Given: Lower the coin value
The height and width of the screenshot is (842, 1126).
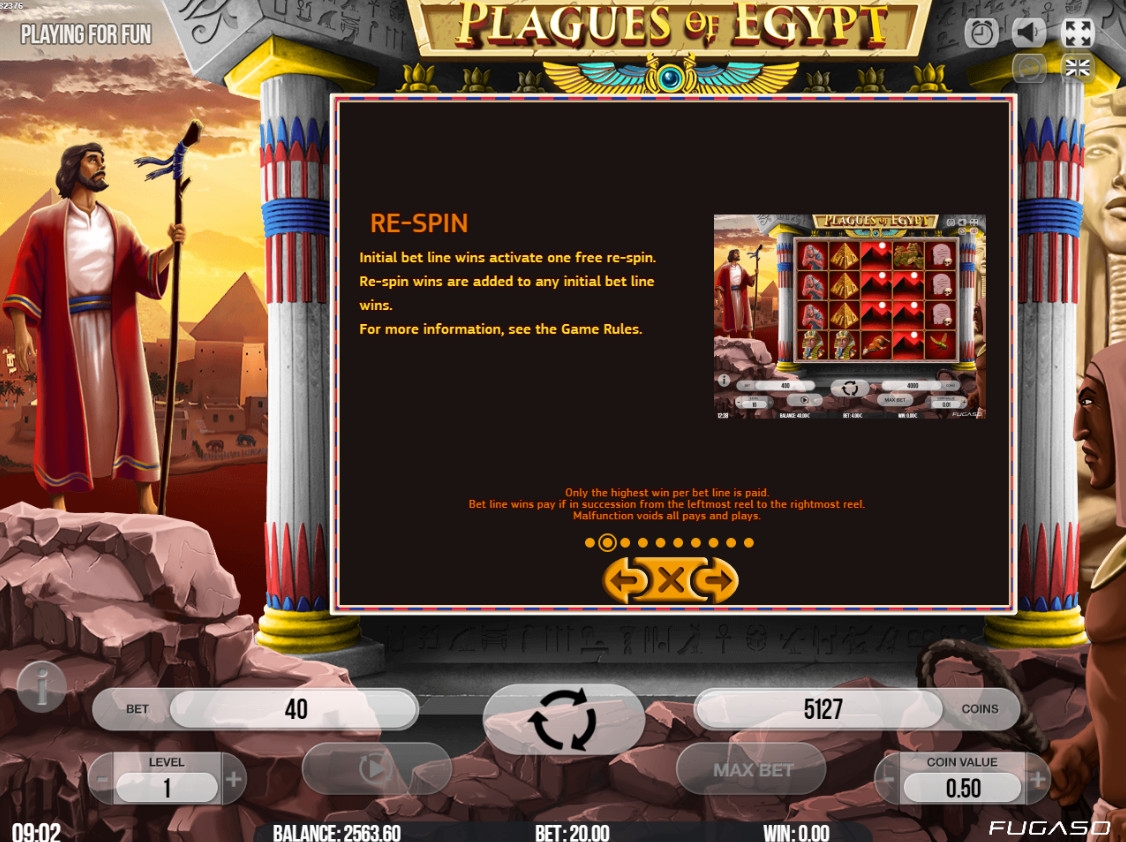Looking at the screenshot, I should 888,780.
